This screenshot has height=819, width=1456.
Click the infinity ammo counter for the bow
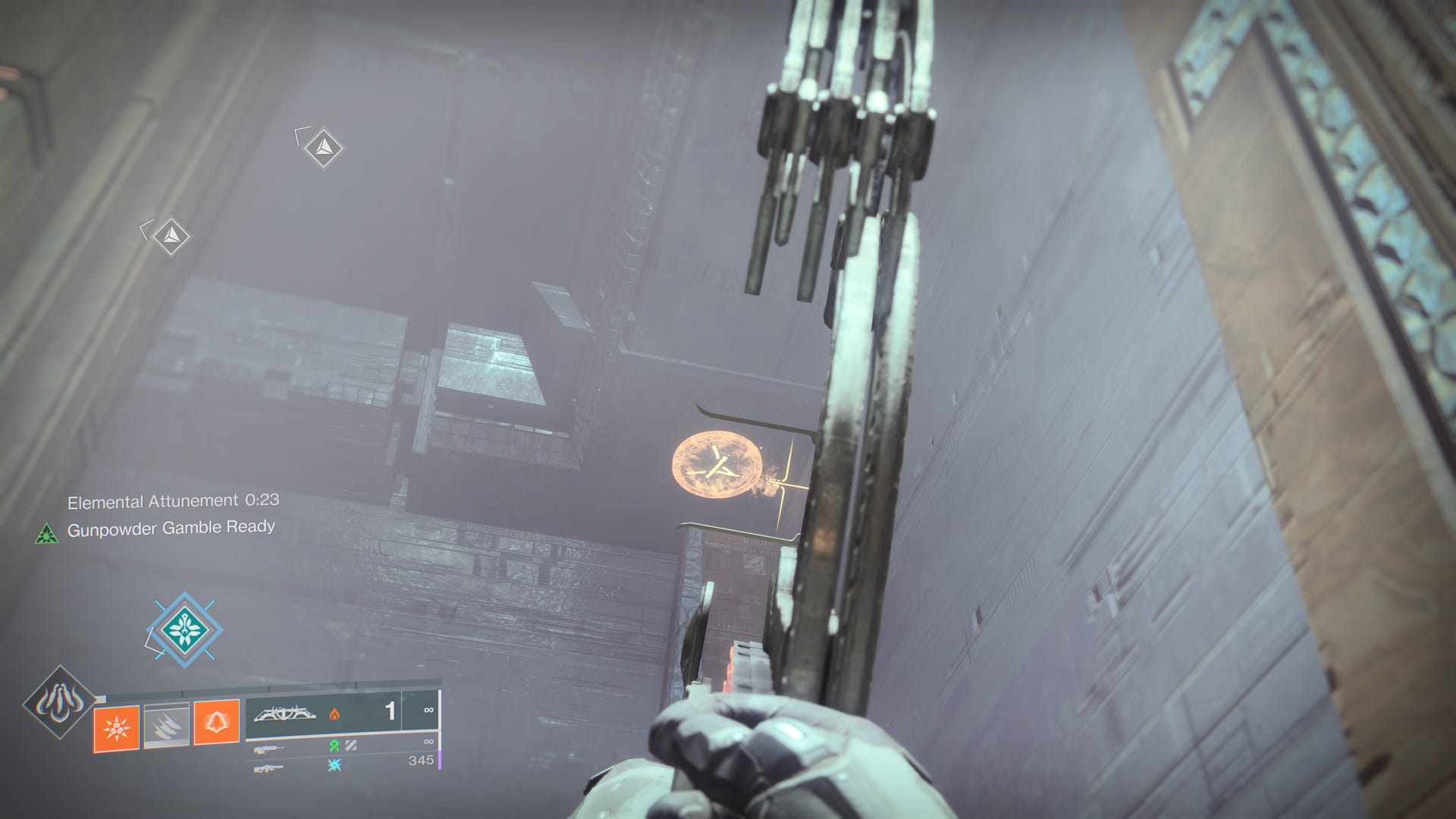coord(428,711)
